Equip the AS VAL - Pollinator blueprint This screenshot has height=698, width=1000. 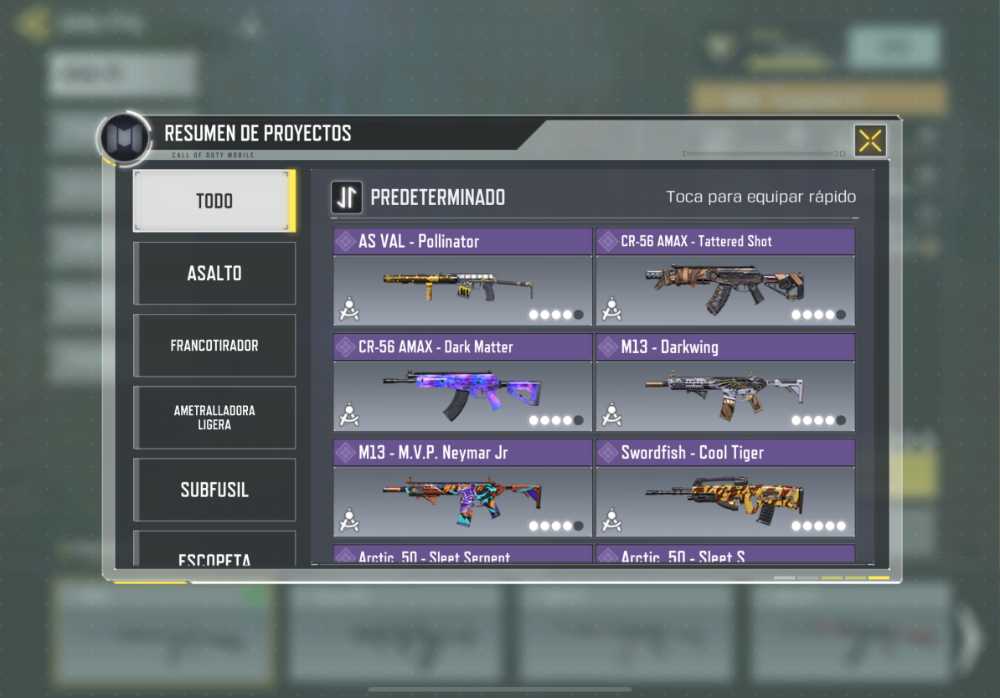pos(463,277)
